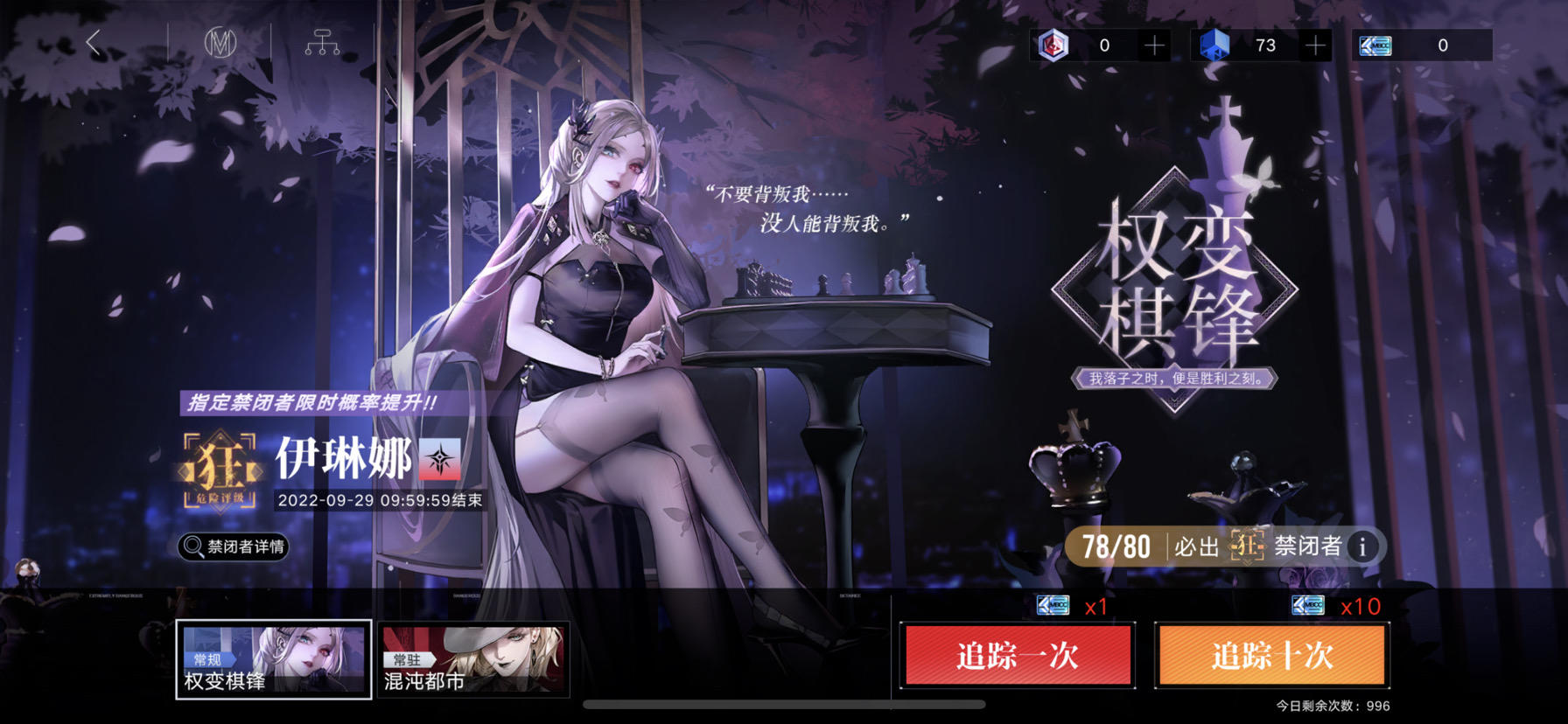1568x724 pixels.
Task: Click the x10 ticket icon above 追踪十次
Action: tap(1308, 603)
